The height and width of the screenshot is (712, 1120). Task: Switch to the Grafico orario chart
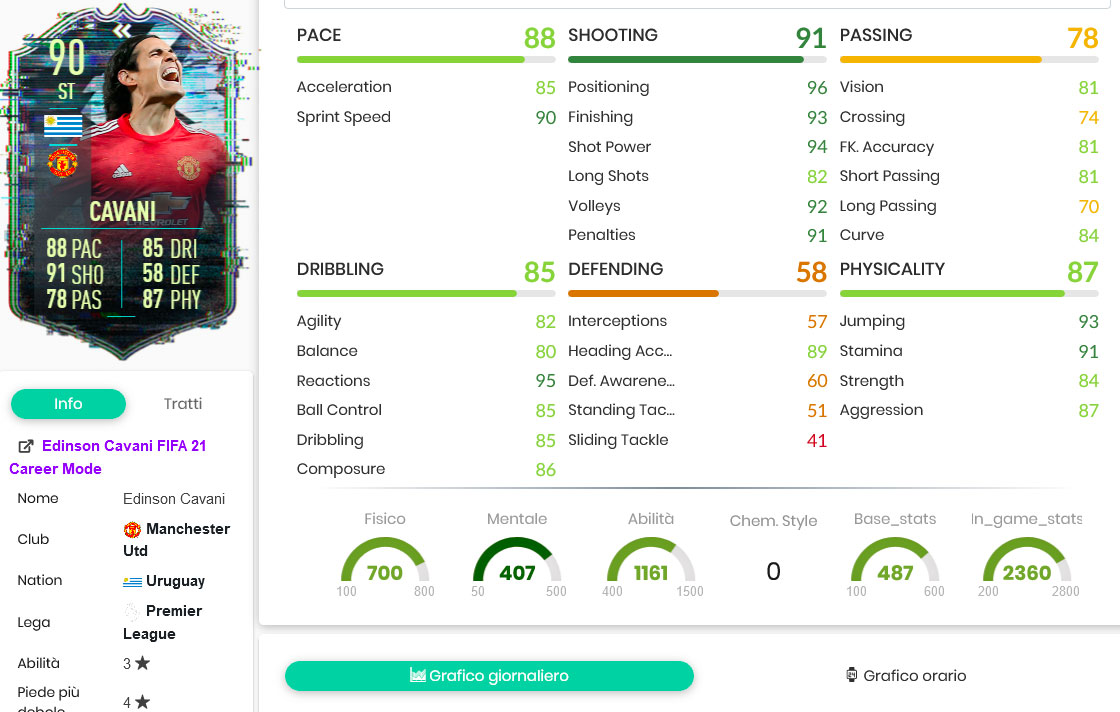pyautogui.click(x=905, y=676)
